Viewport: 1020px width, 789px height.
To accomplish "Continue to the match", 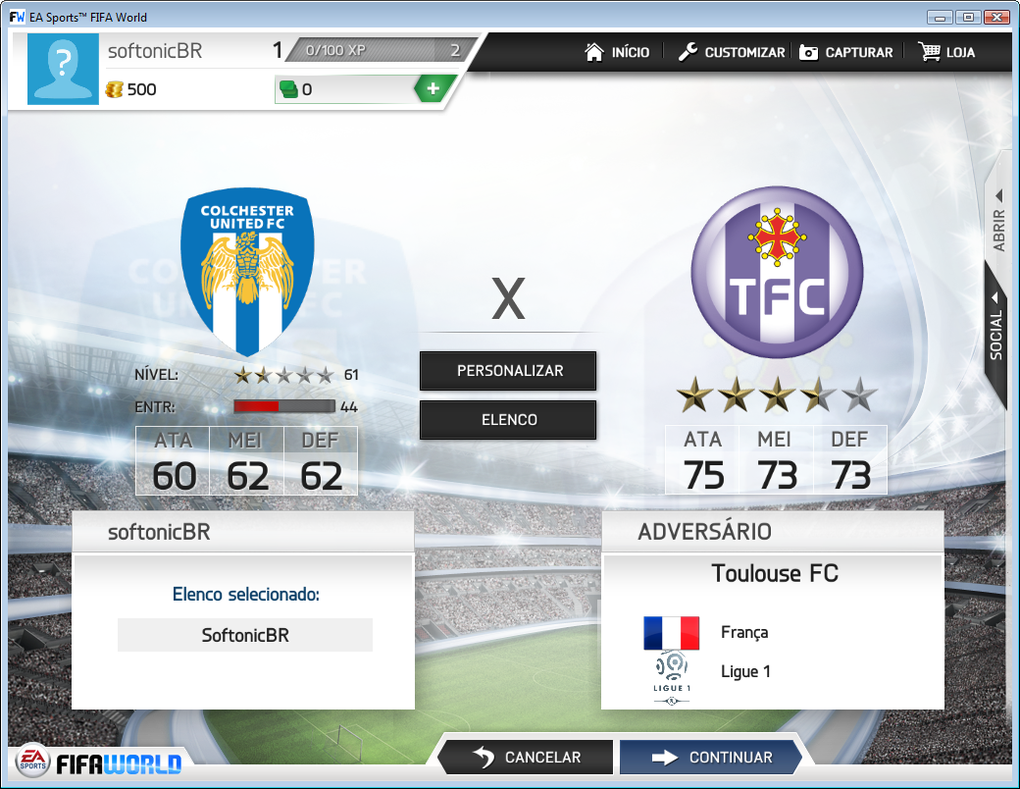I will (x=711, y=757).
